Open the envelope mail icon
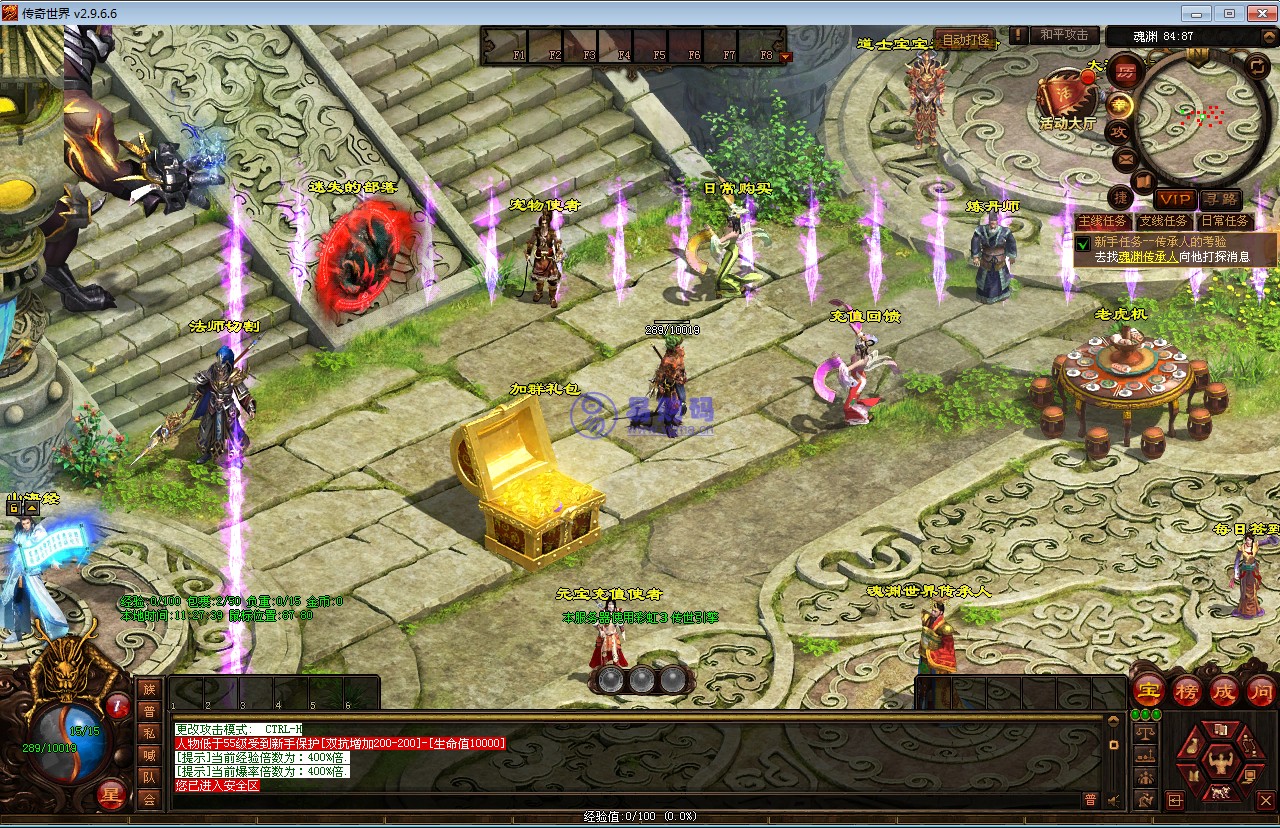This screenshot has width=1280, height=828. [1124, 159]
